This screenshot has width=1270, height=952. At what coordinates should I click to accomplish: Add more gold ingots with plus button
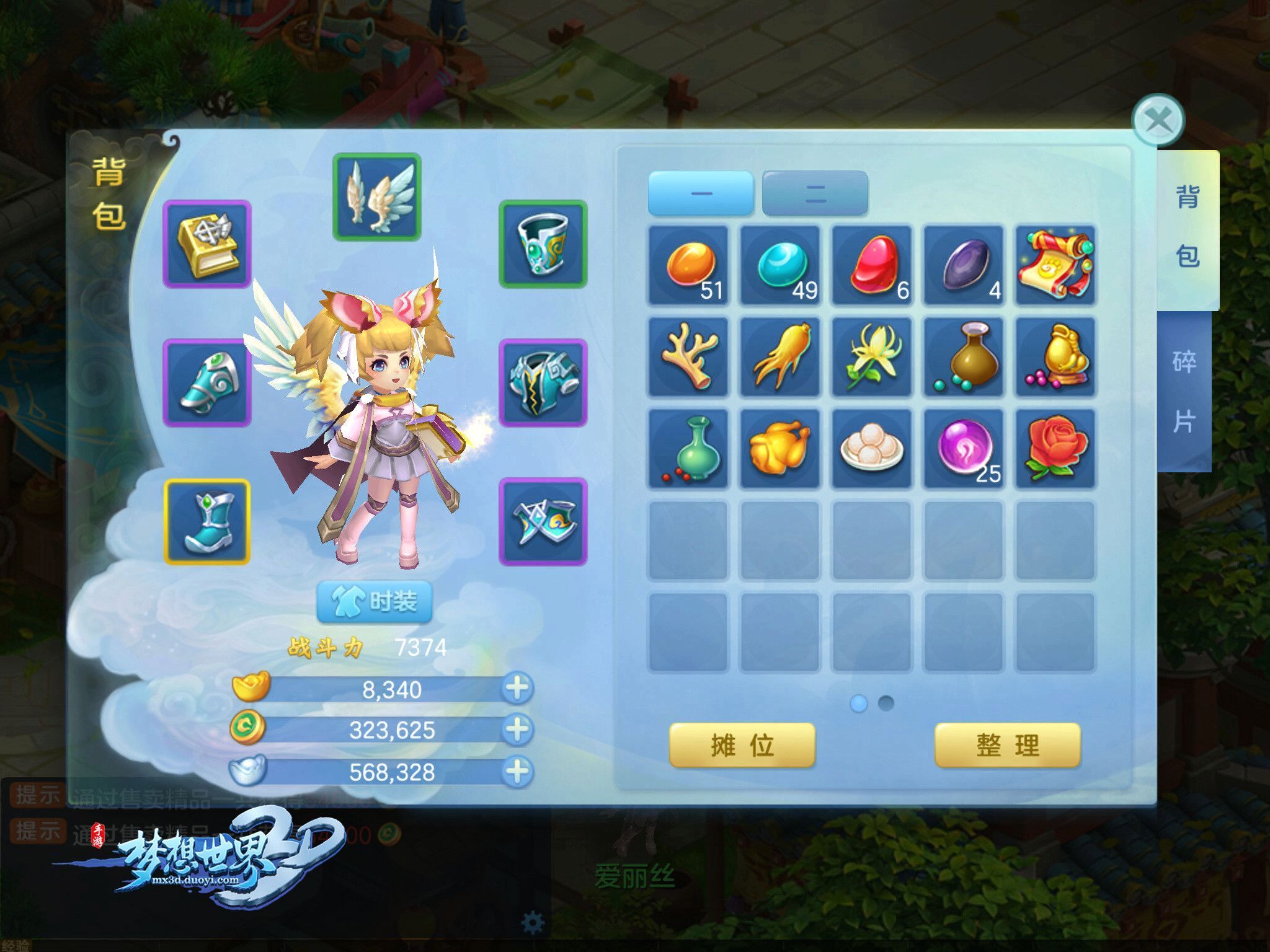(x=517, y=688)
